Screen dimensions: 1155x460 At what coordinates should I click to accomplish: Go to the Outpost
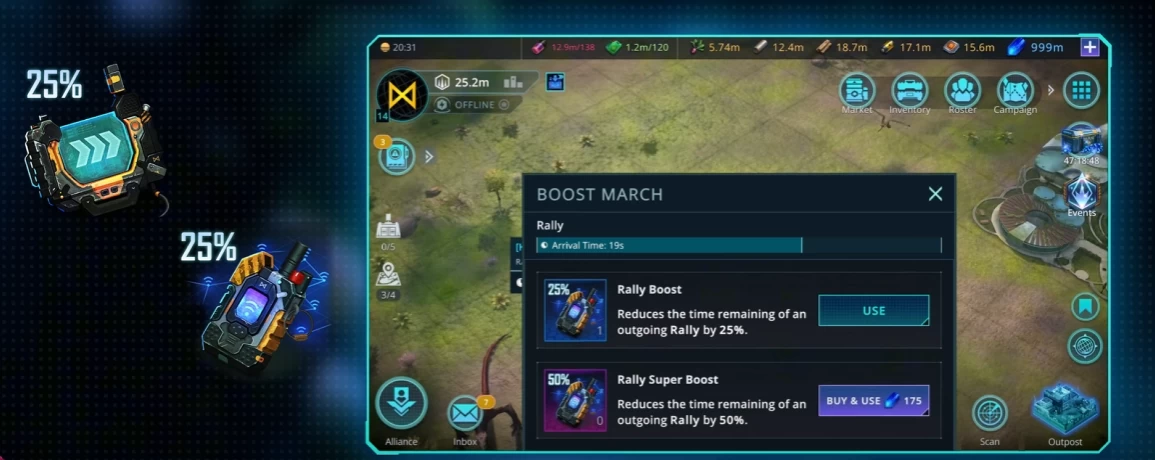[1064, 408]
